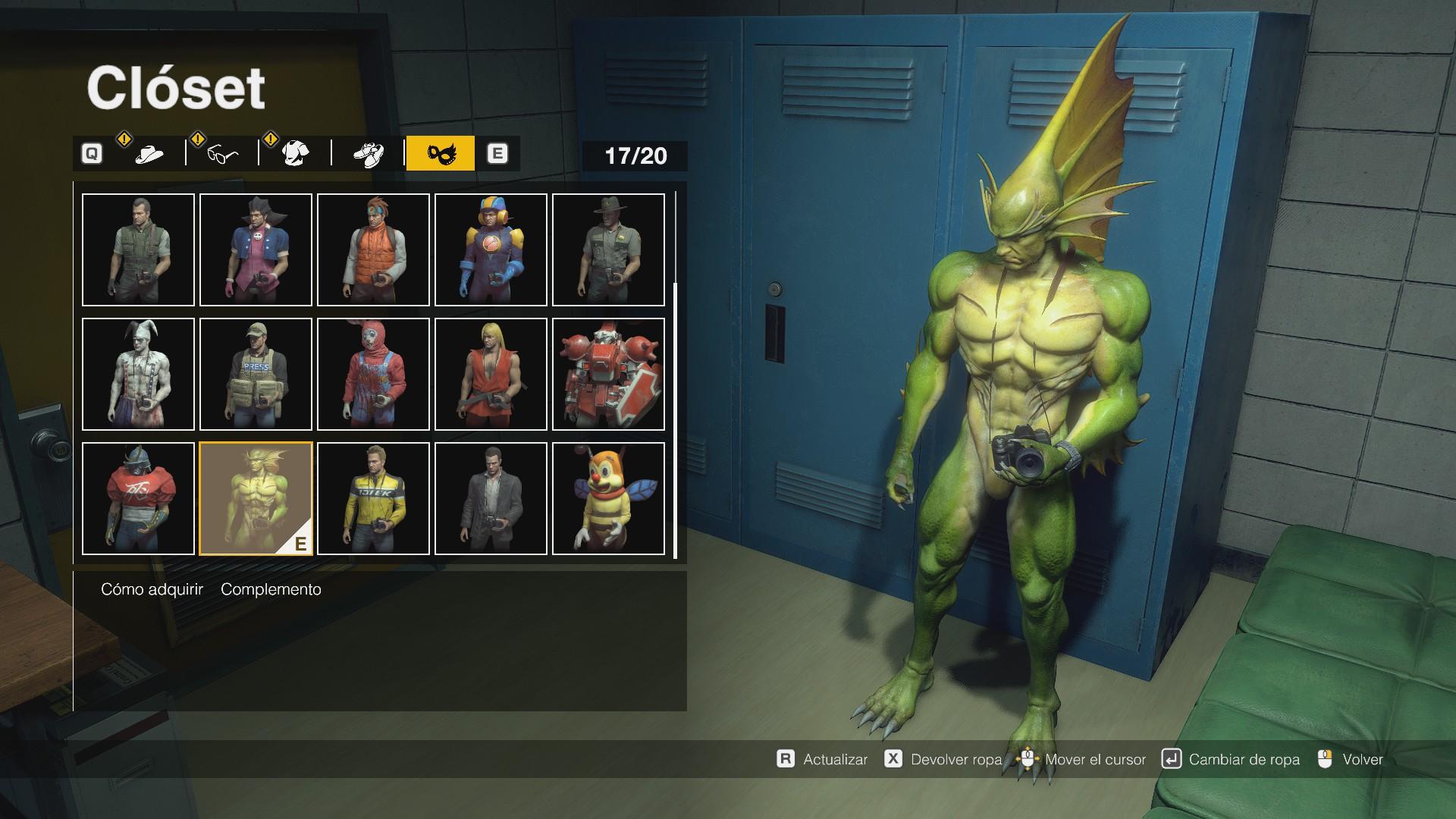Image resolution: width=1456 pixels, height=819 pixels.
Task: Select the blue helmet robot costume
Action: (491, 249)
